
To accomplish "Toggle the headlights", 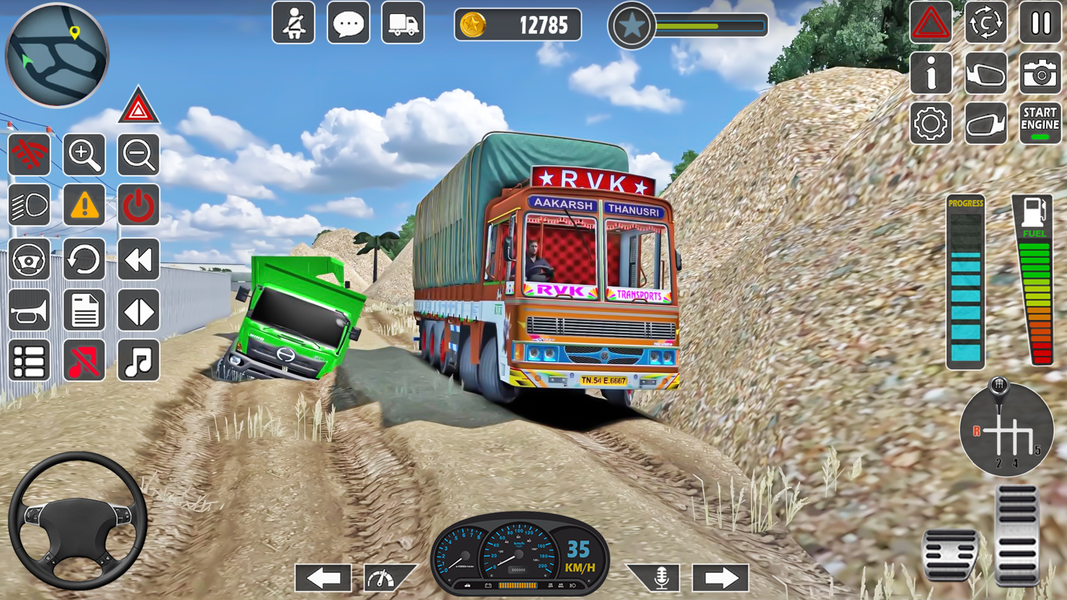I will [x=29, y=206].
